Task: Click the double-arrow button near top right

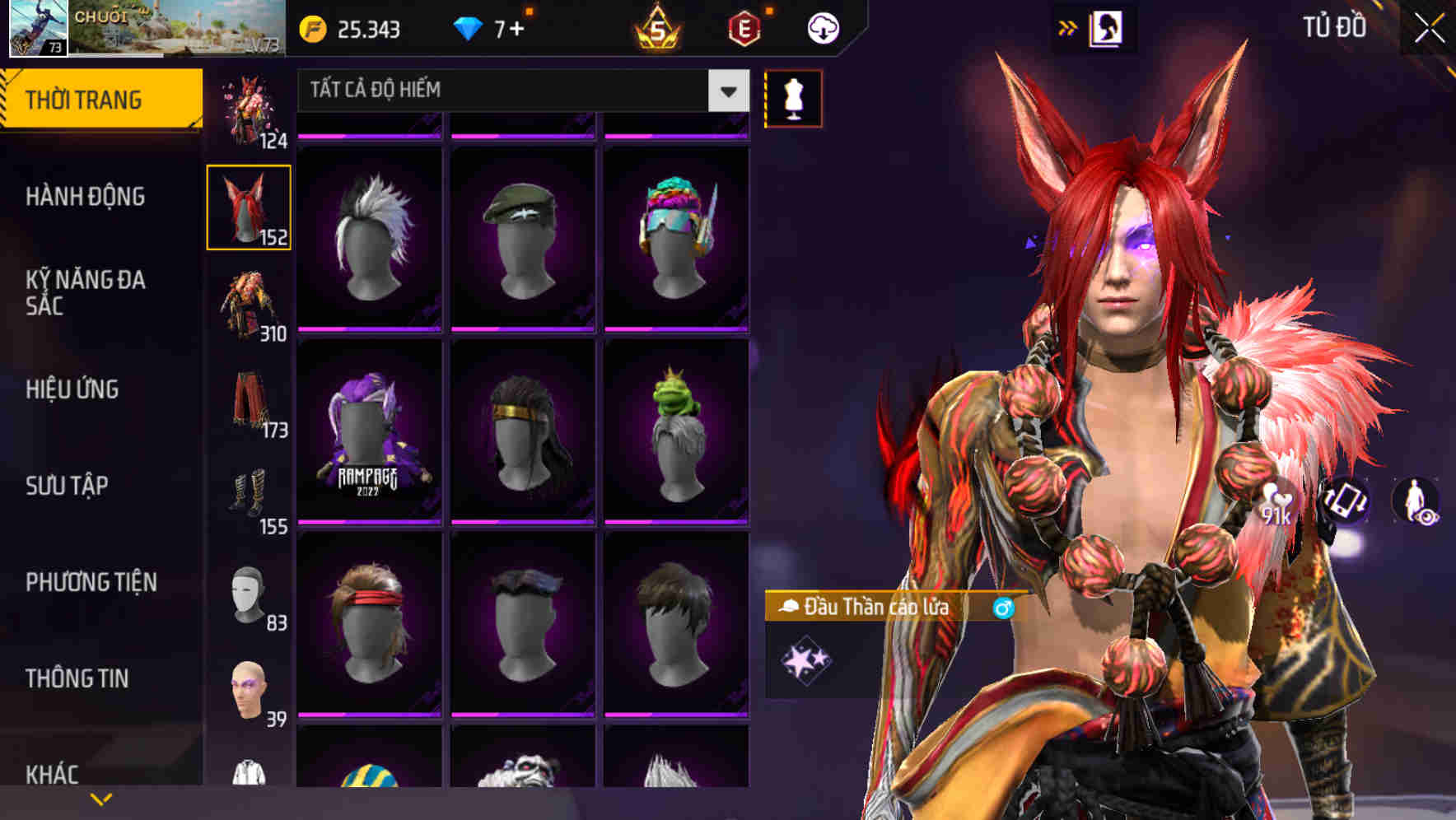Action: (x=1068, y=26)
